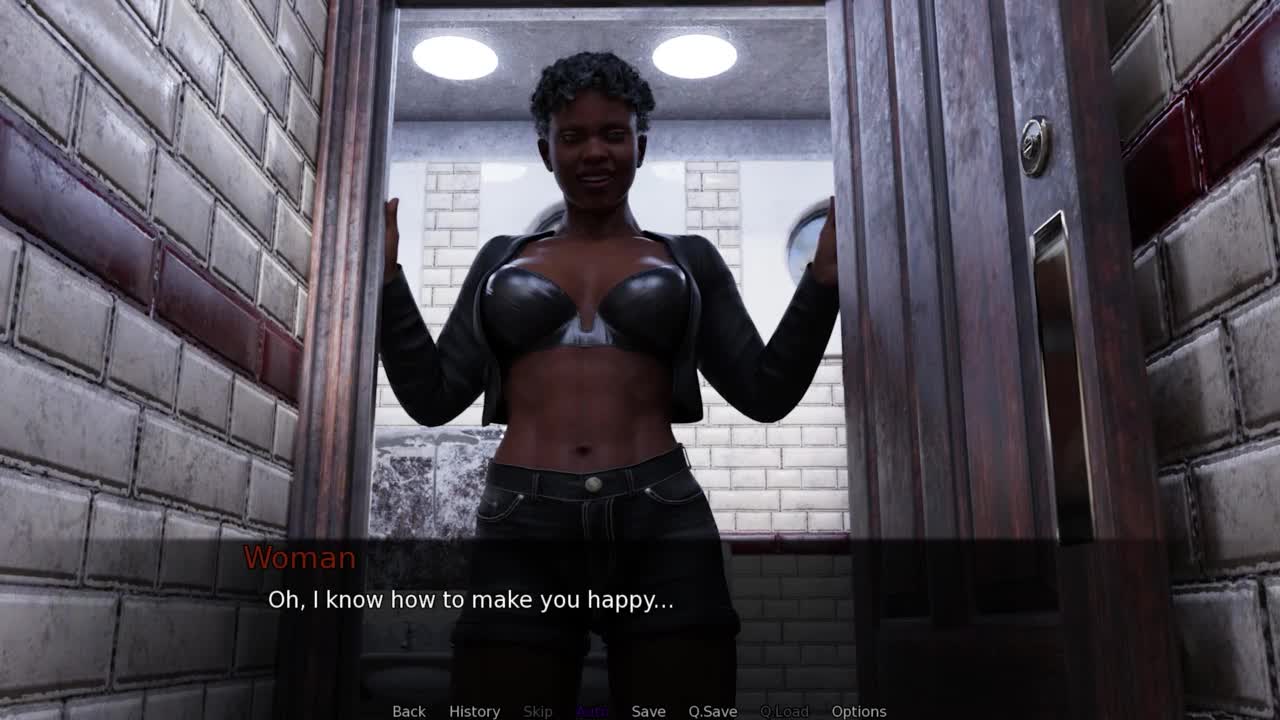1280x720 pixels.
Task: Open the Save game screen
Action: click(x=648, y=711)
